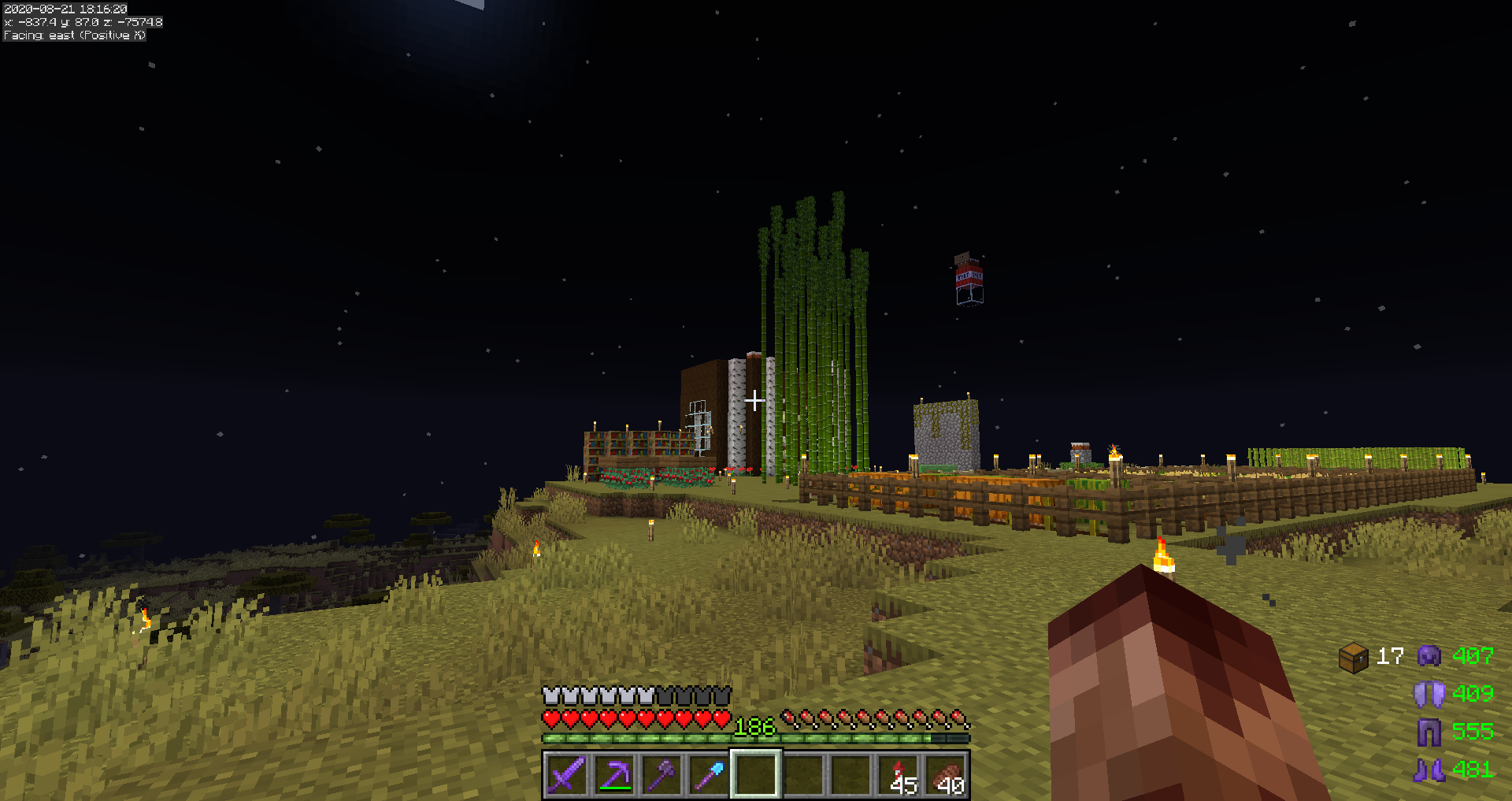Click the helmet durability icon
The height and width of the screenshot is (801, 1512).
(1429, 656)
